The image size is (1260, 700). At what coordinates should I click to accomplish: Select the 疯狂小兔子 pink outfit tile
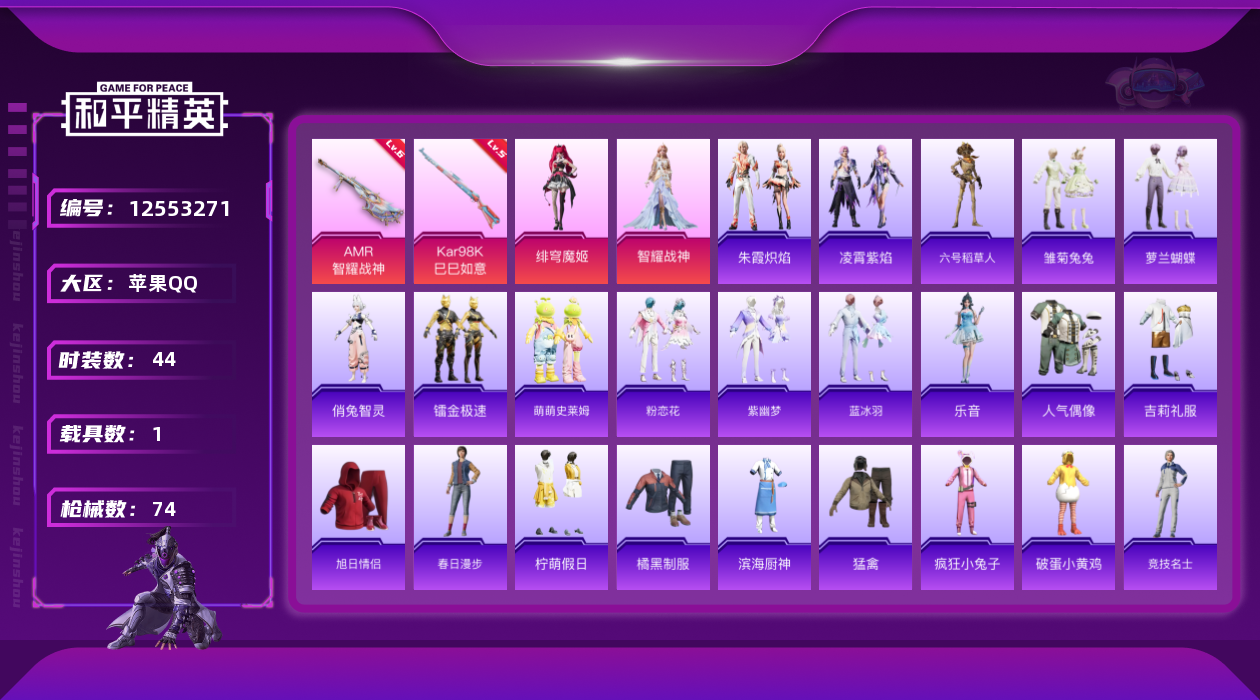[967, 516]
